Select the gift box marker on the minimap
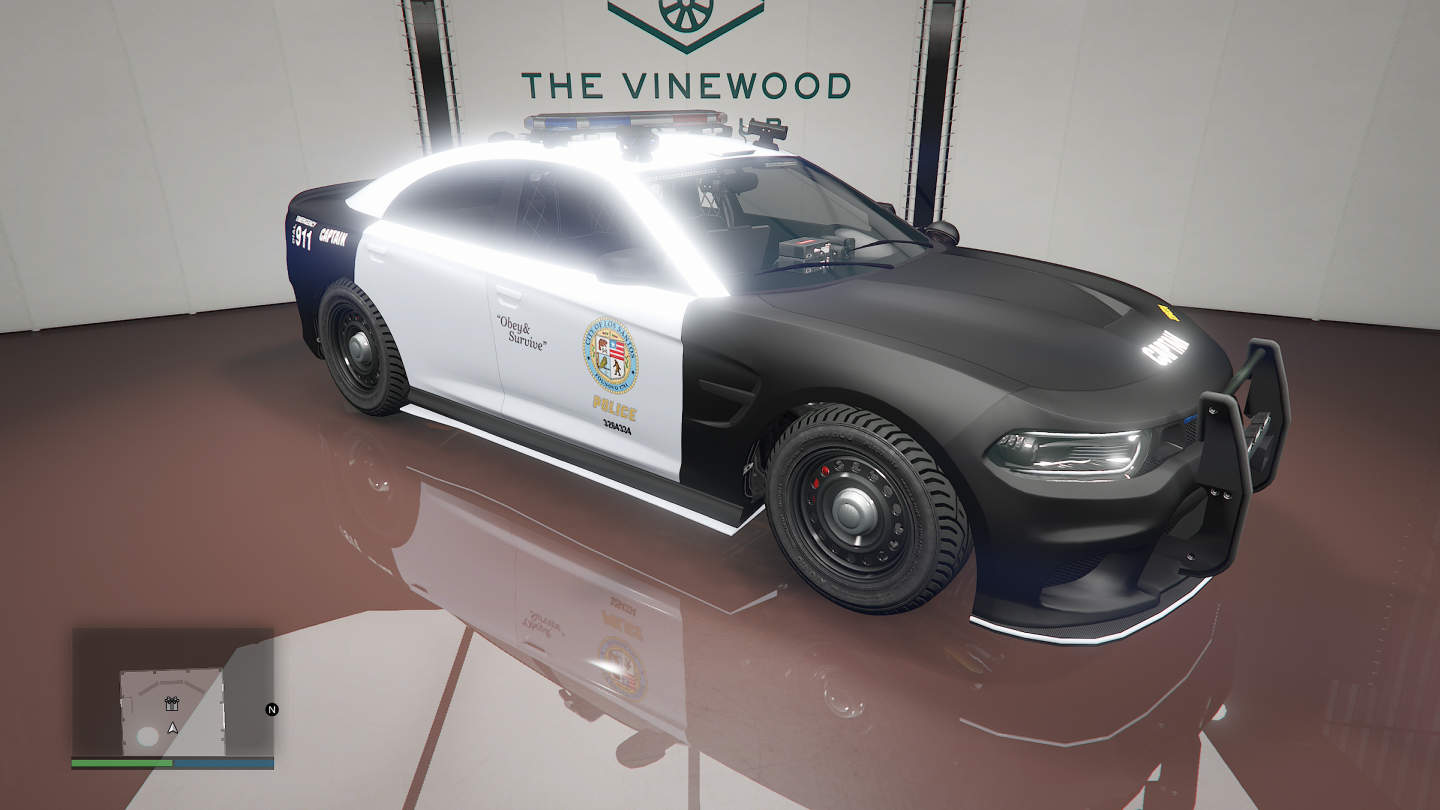The width and height of the screenshot is (1440, 810). point(171,703)
